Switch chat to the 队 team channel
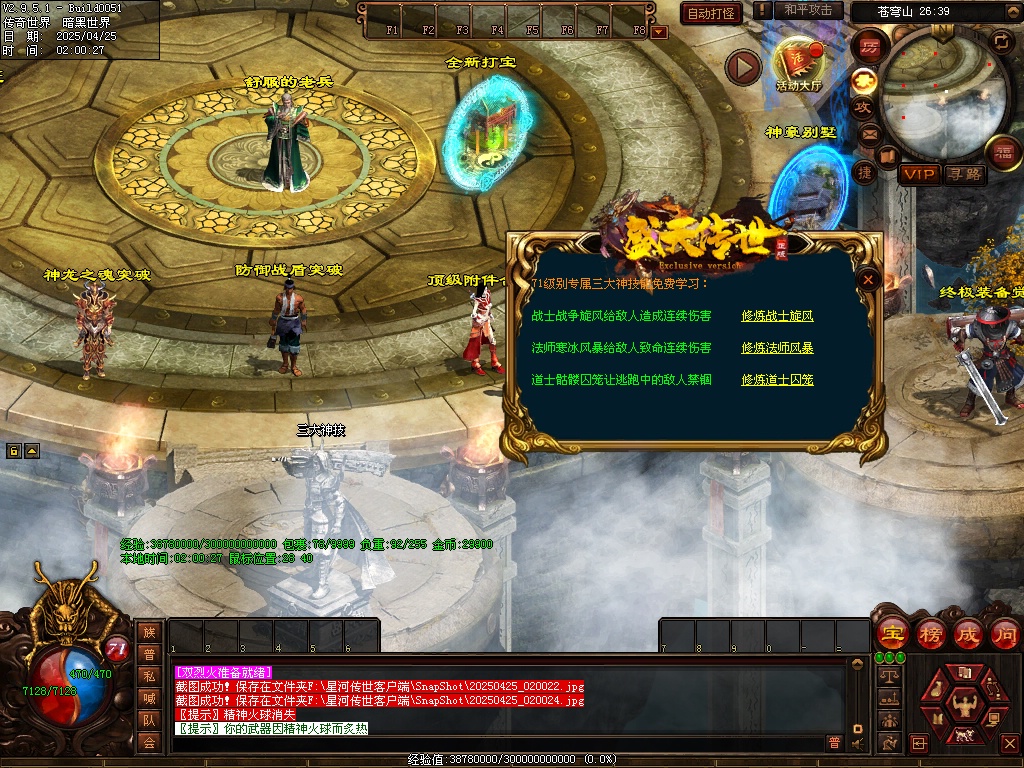This screenshot has width=1024, height=768. pyautogui.click(x=149, y=720)
